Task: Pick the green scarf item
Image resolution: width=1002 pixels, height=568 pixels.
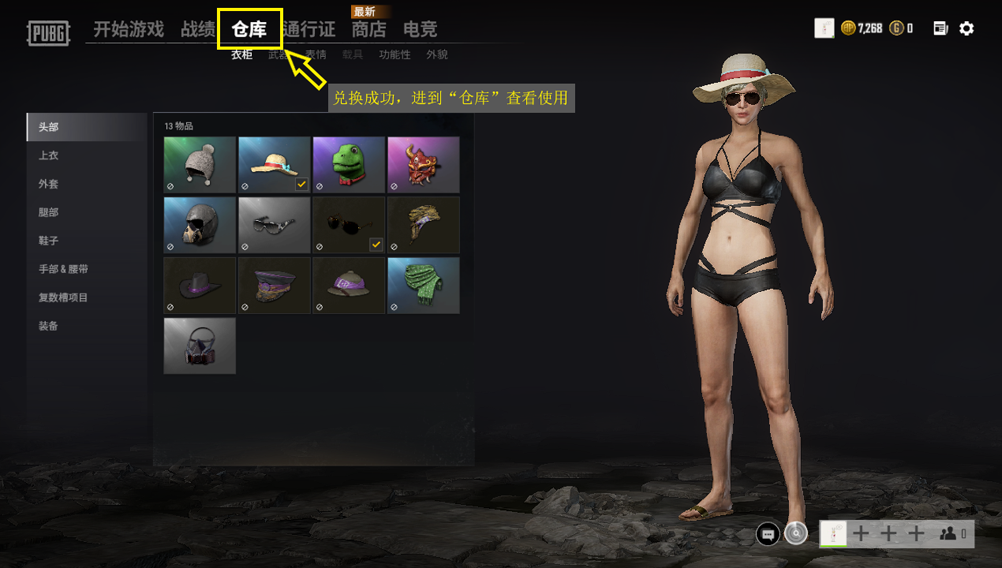Action: [423, 285]
